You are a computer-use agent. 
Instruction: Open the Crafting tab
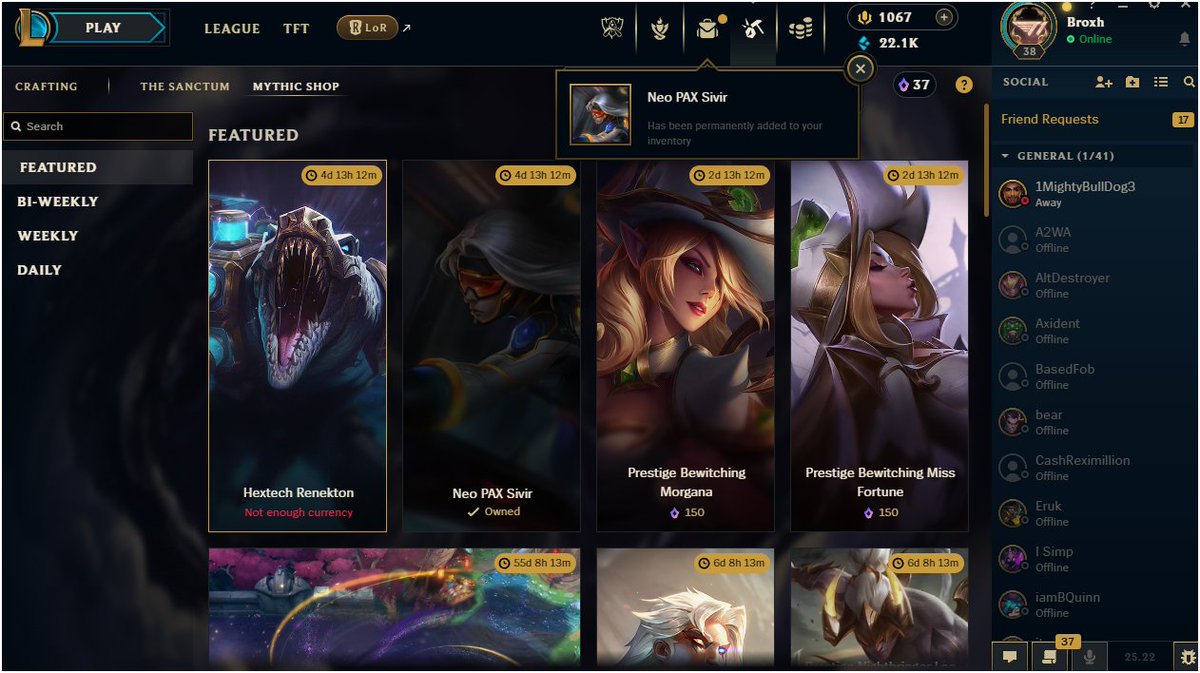click(x=46, y=87)
